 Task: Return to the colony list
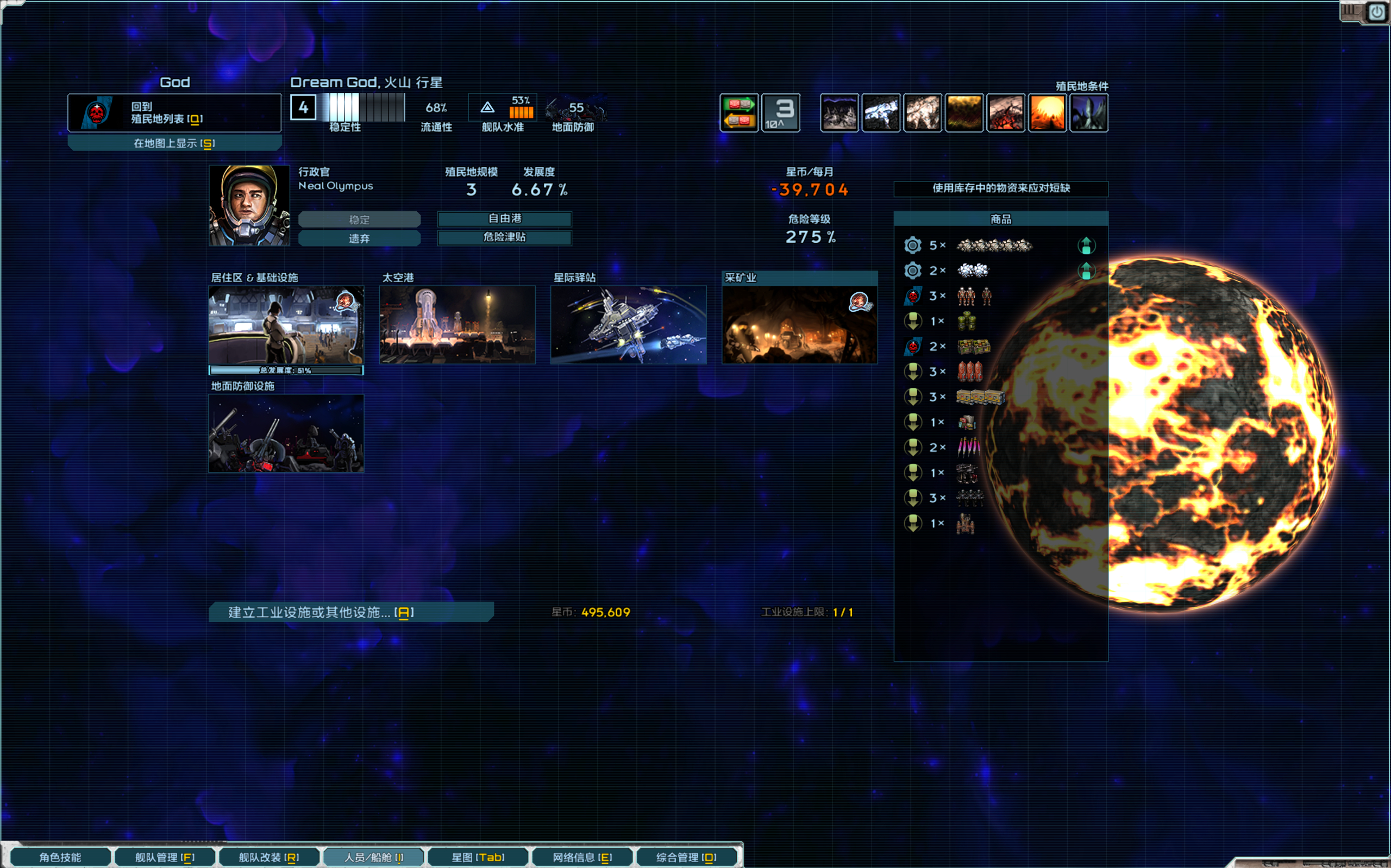[174, 112]
